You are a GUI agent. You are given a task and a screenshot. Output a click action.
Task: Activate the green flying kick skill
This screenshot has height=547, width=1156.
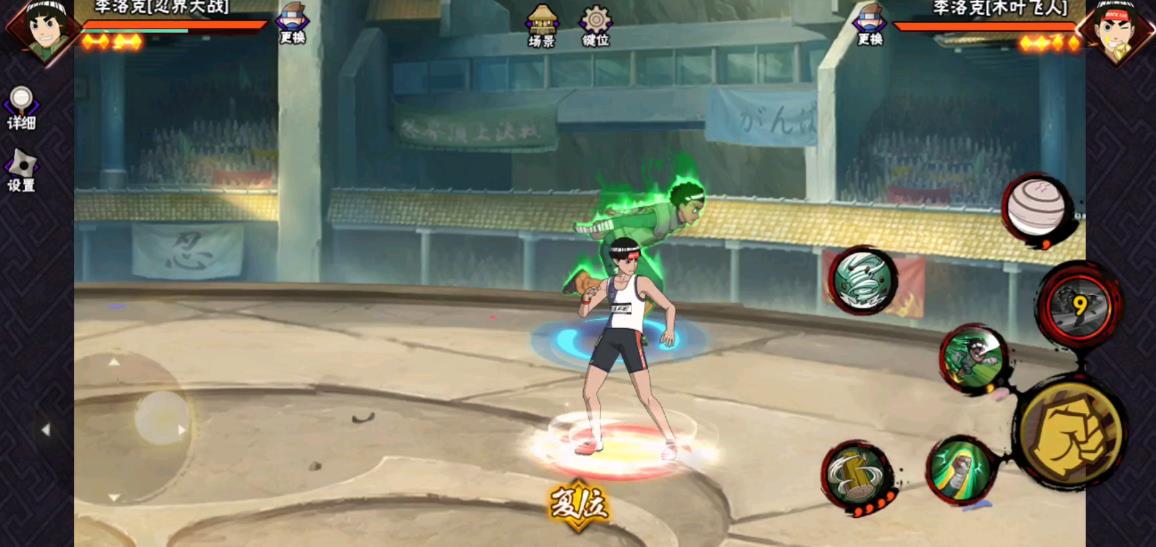(x=973, y=358)
